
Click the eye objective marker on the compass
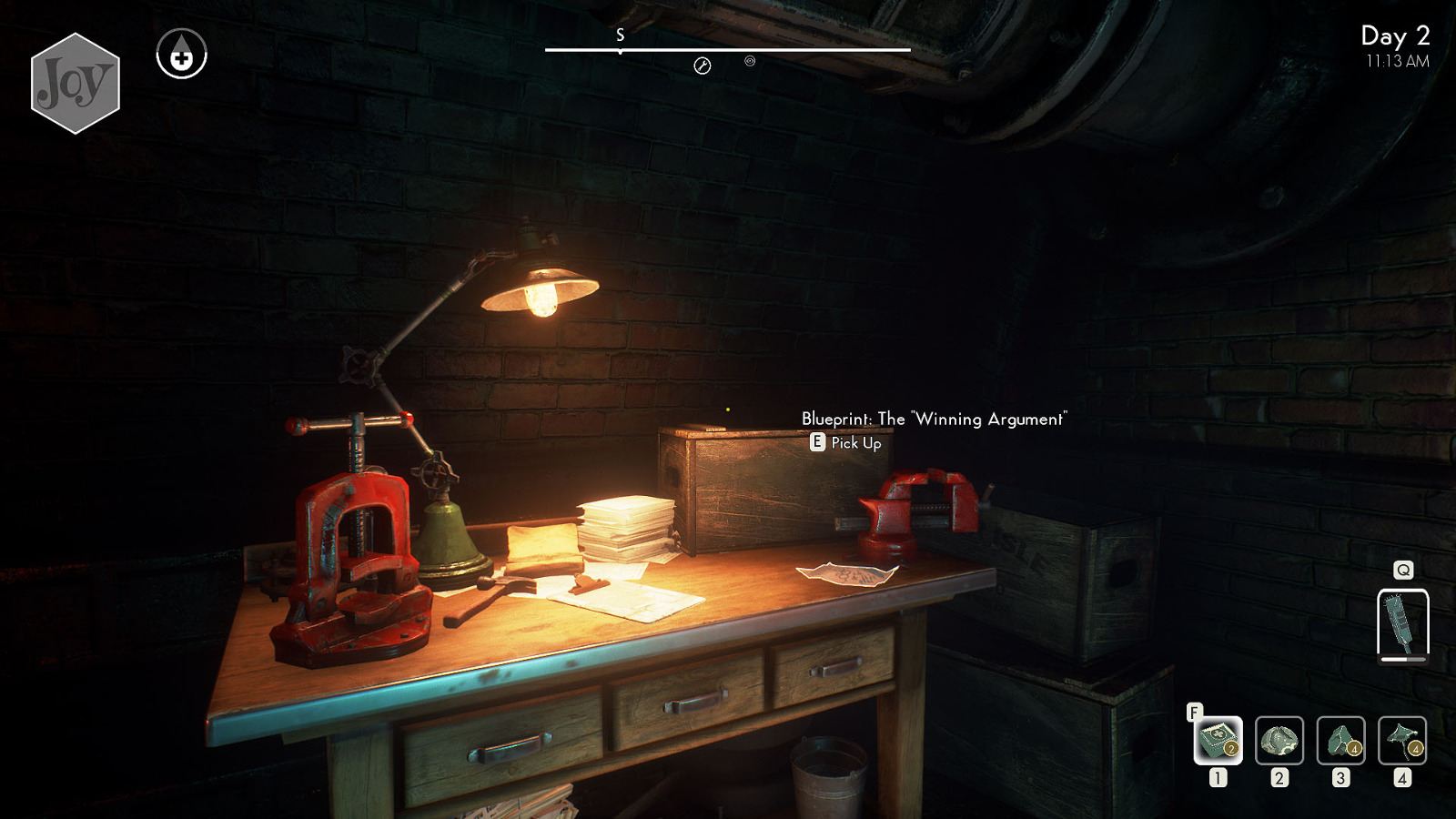pyautogui.click(x=749, y=63)
